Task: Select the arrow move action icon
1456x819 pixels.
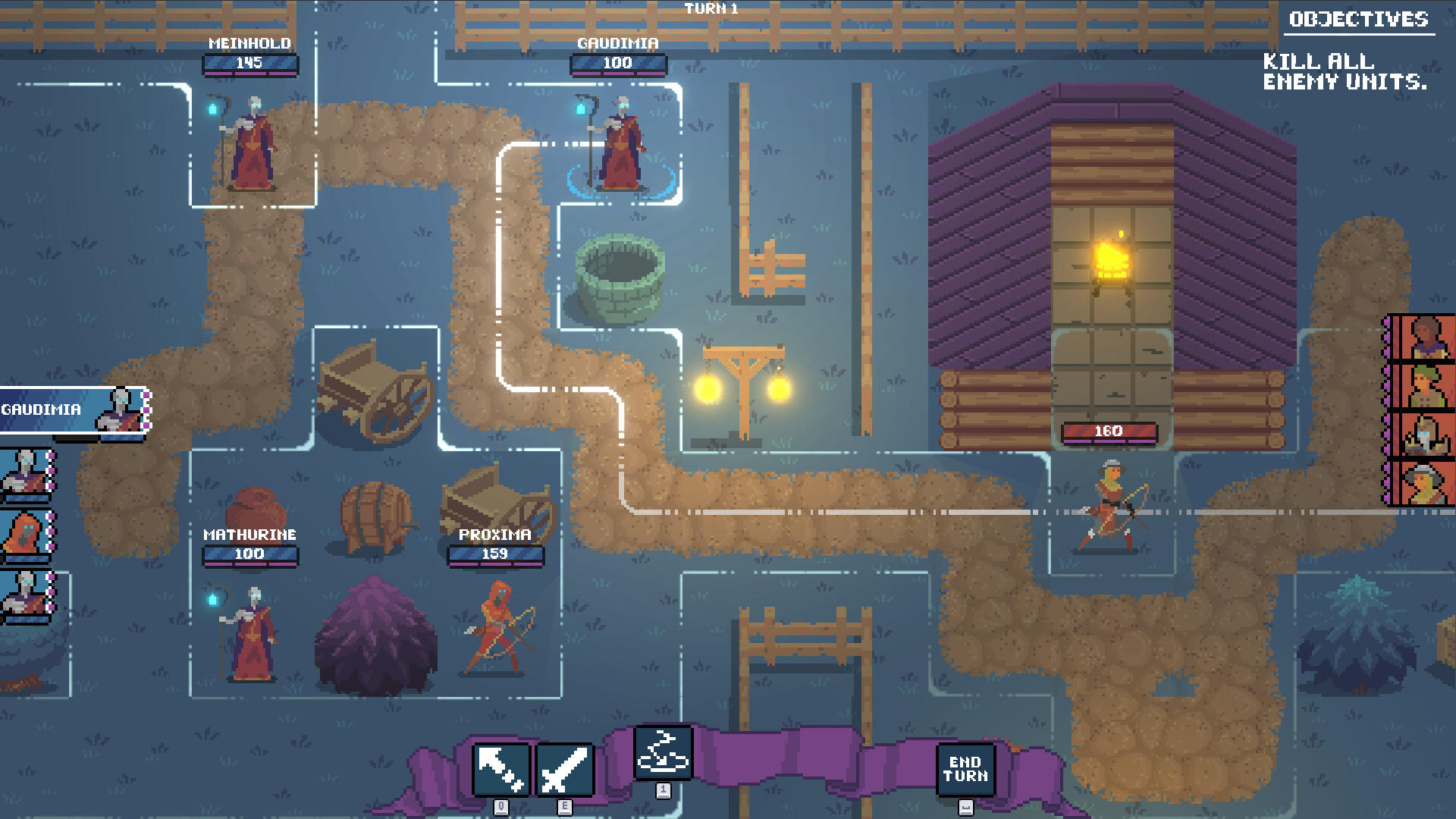Action: [x=501, y=770]
